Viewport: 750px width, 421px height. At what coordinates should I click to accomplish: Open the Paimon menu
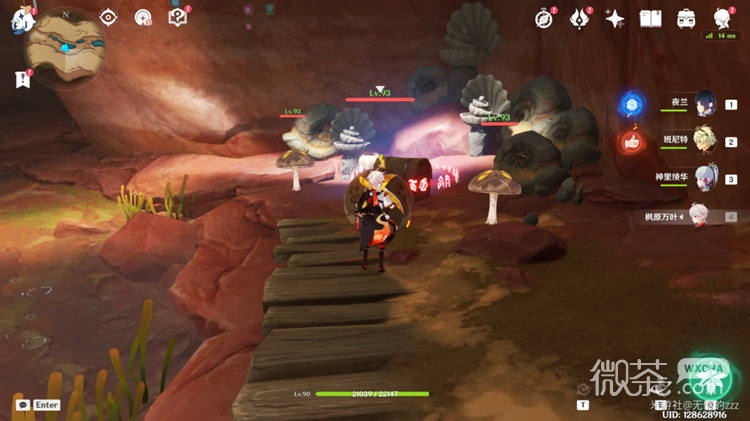[x=23, y=19]
